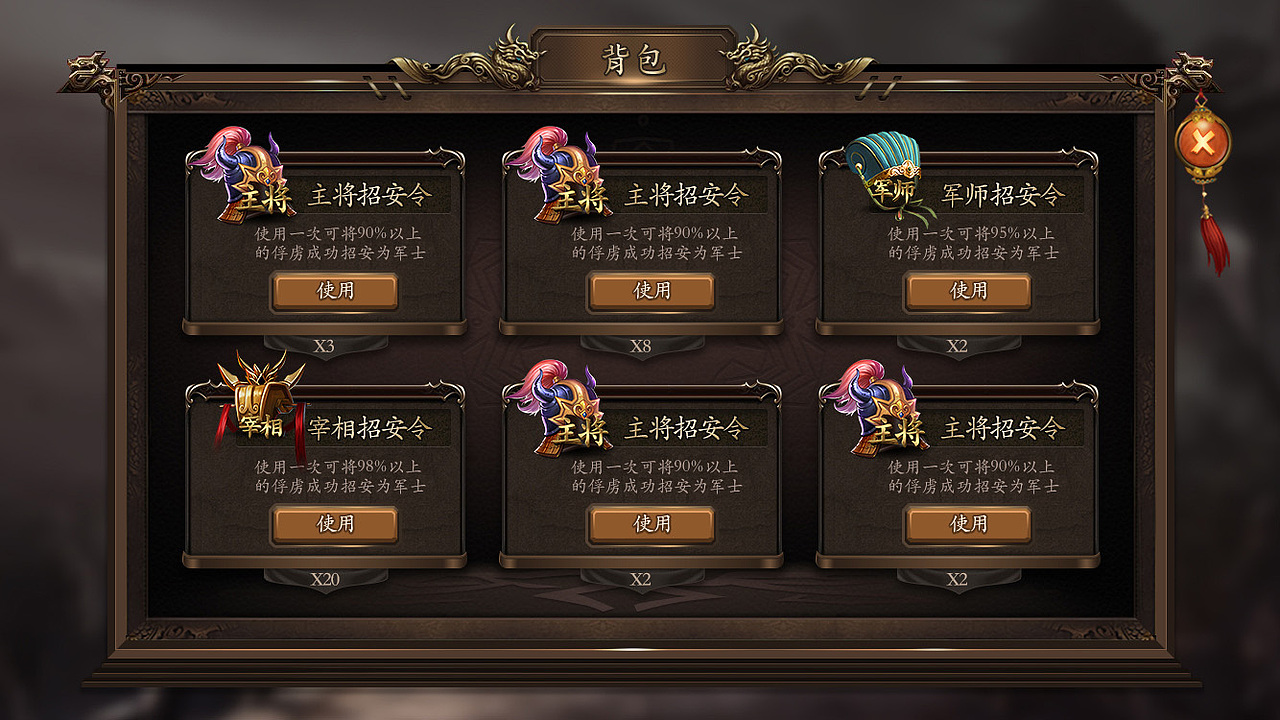Viewport: 1280px width, 720px height.
Task: Click the 主将 helmet icon in bottom-right slot
Action: coord(877,410)
